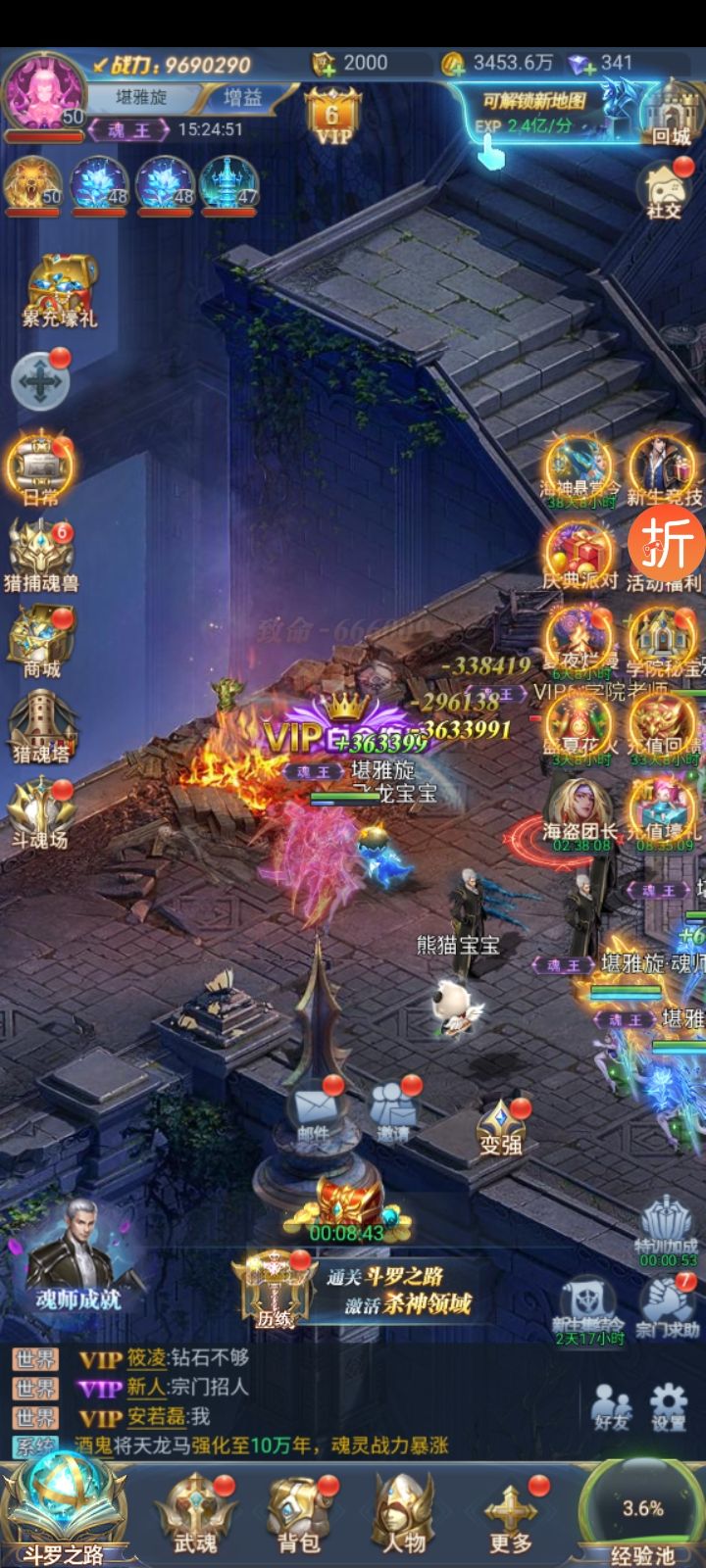This screenshot has width=706, height=1568.
Task: Open the 累充壕礼 treasure chest
Action: point(60,289)
